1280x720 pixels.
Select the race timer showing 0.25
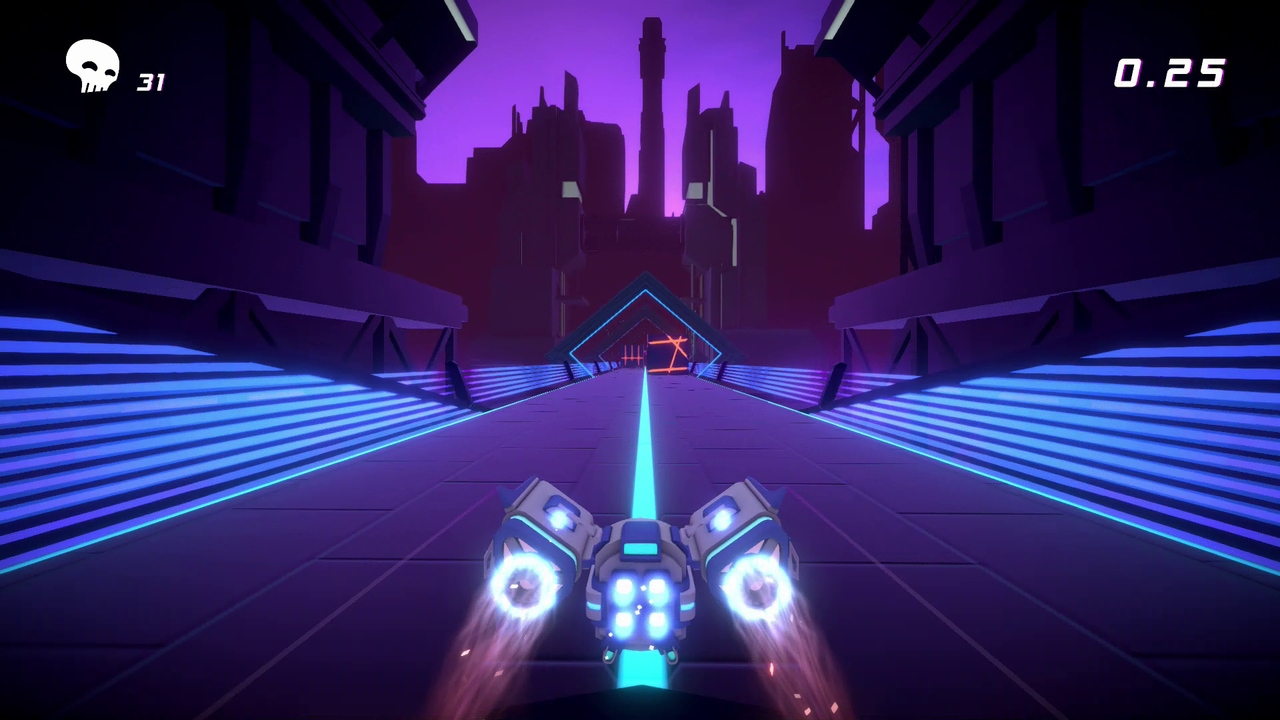click(1168, 73)
